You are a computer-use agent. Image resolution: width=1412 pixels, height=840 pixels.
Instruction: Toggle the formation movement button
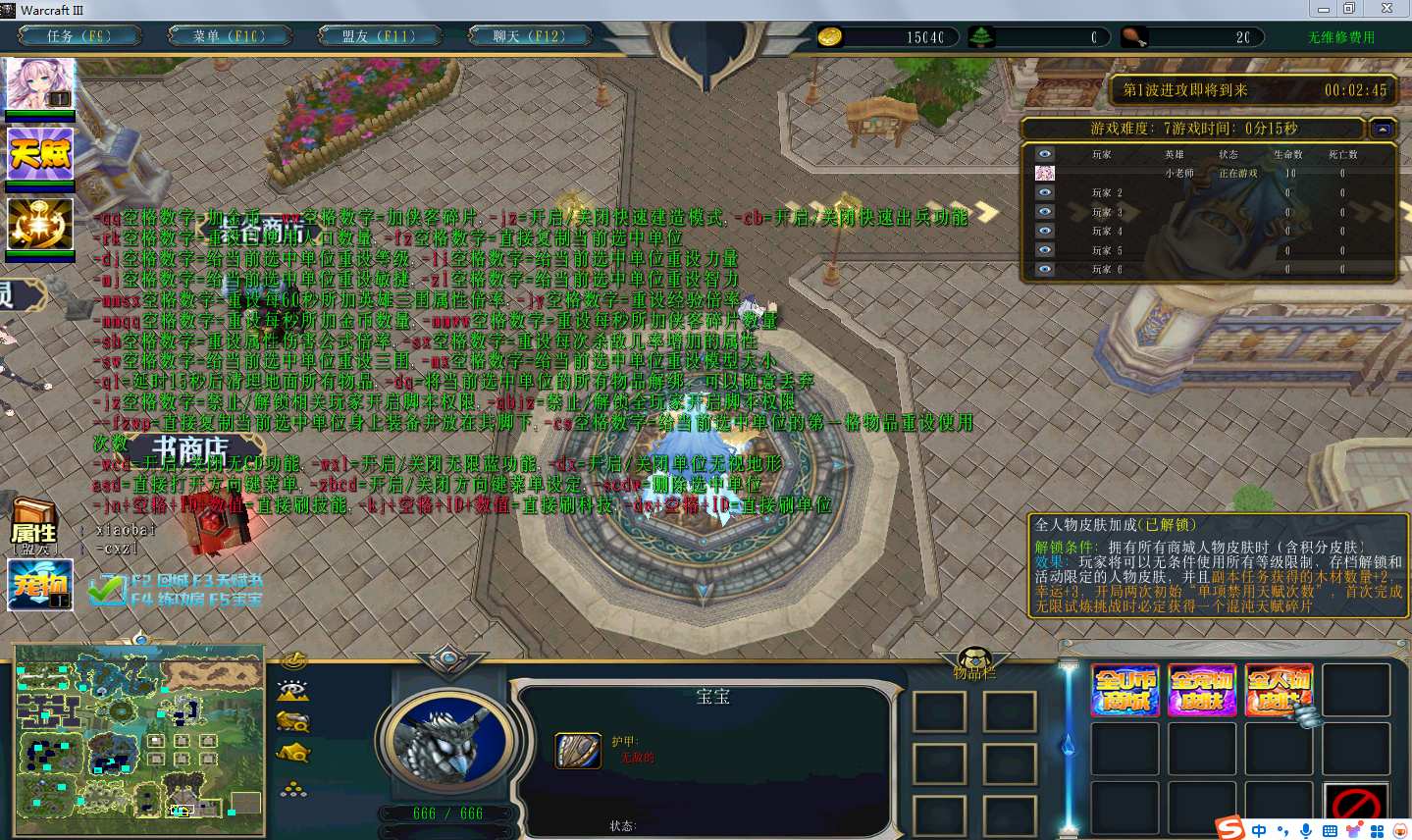[293, 788]
